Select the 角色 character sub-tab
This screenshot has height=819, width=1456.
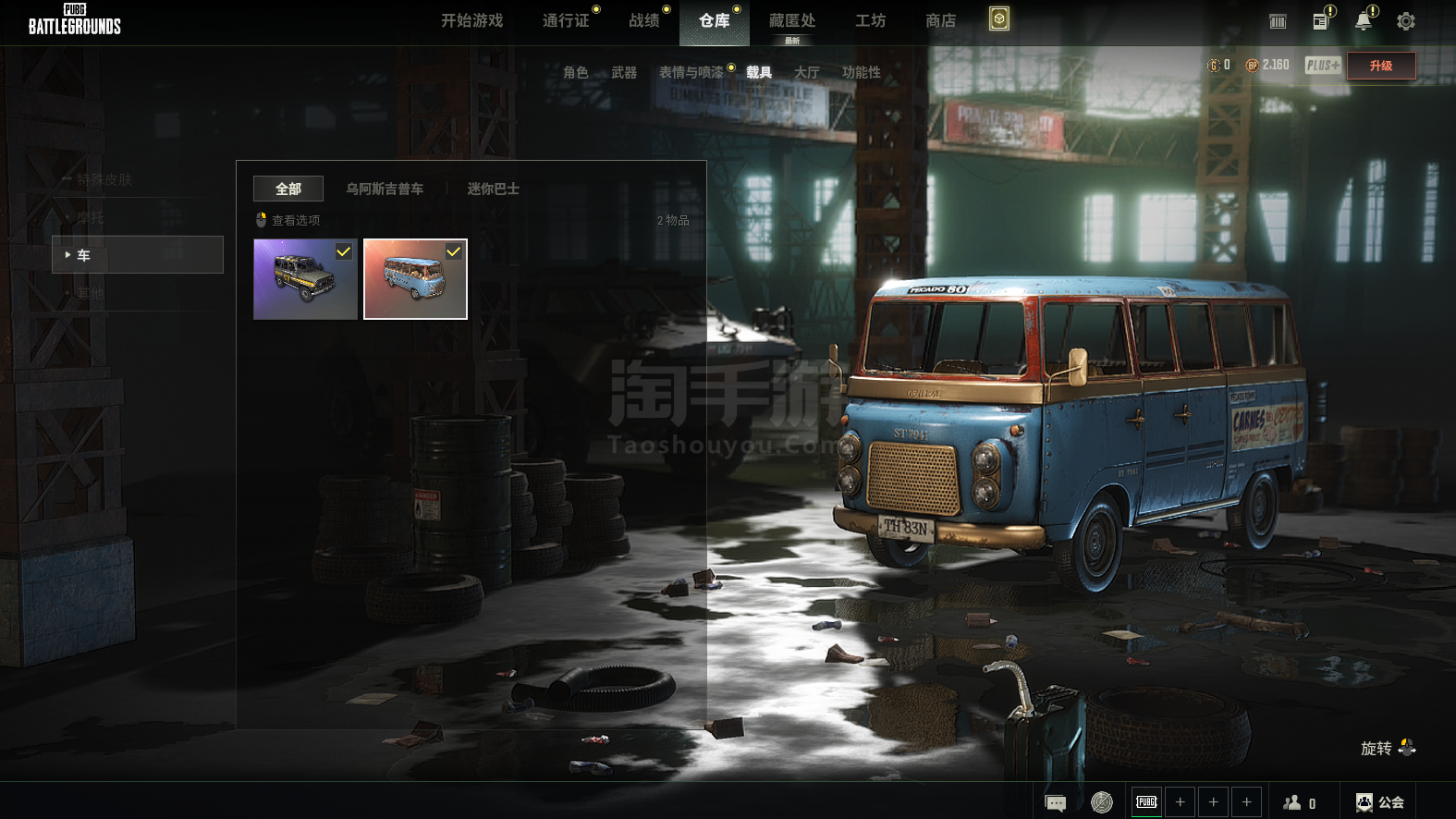[x=575, y=72]
